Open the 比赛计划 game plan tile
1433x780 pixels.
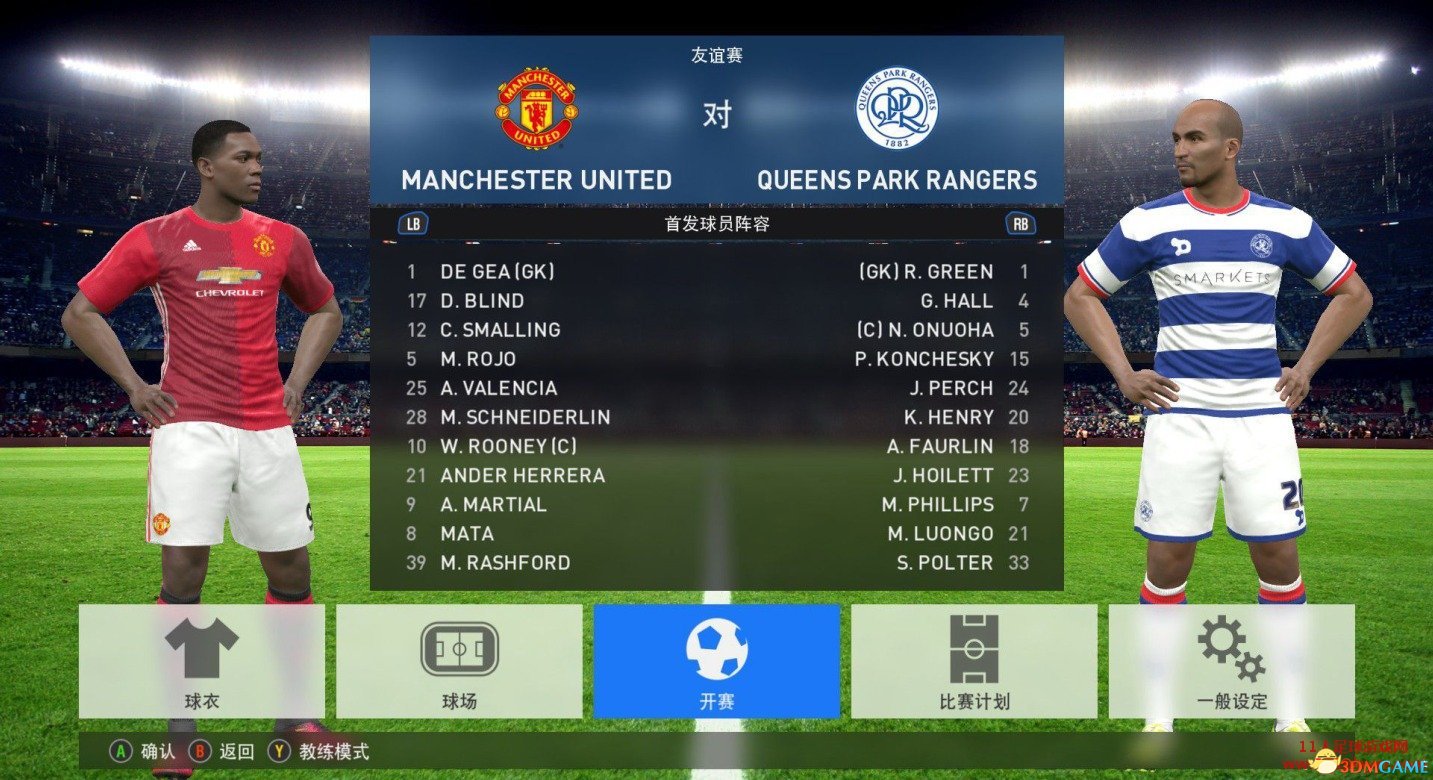click(973, 660)
